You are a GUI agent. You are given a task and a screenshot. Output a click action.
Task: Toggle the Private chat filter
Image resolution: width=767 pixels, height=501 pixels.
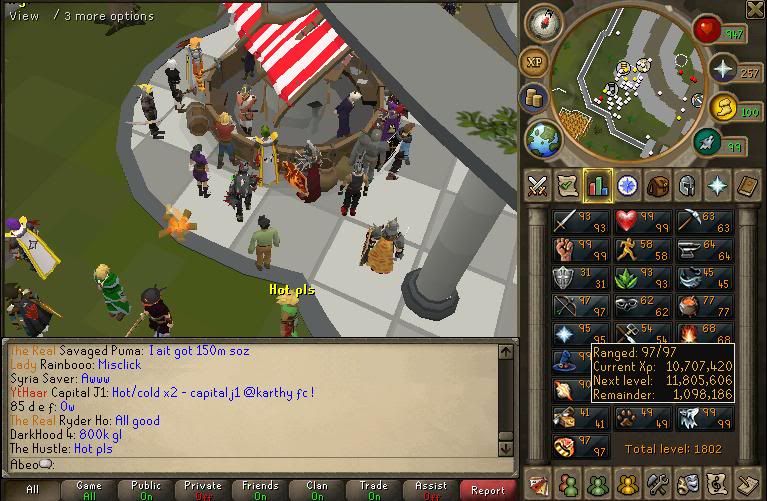coord(203,490)
